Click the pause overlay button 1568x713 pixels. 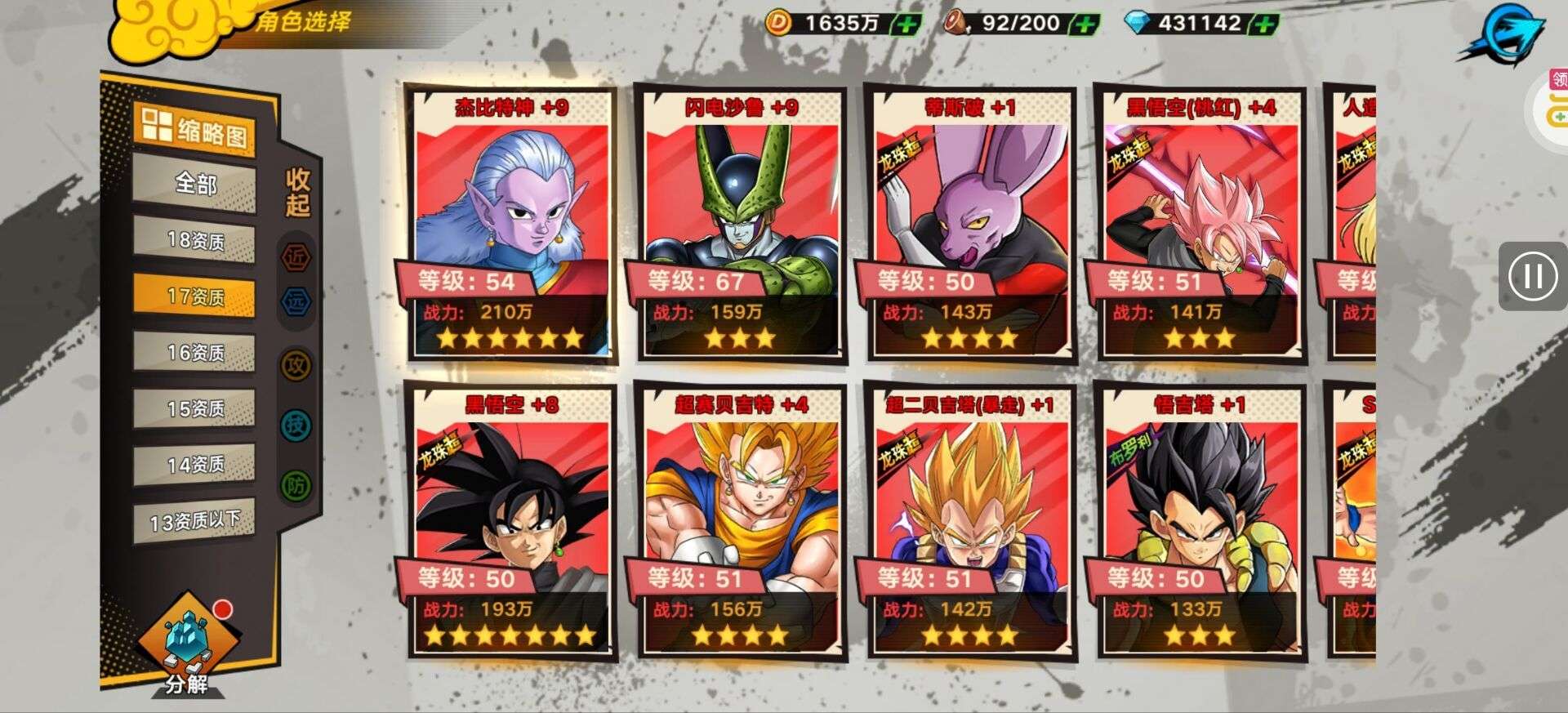(1532, 276)
